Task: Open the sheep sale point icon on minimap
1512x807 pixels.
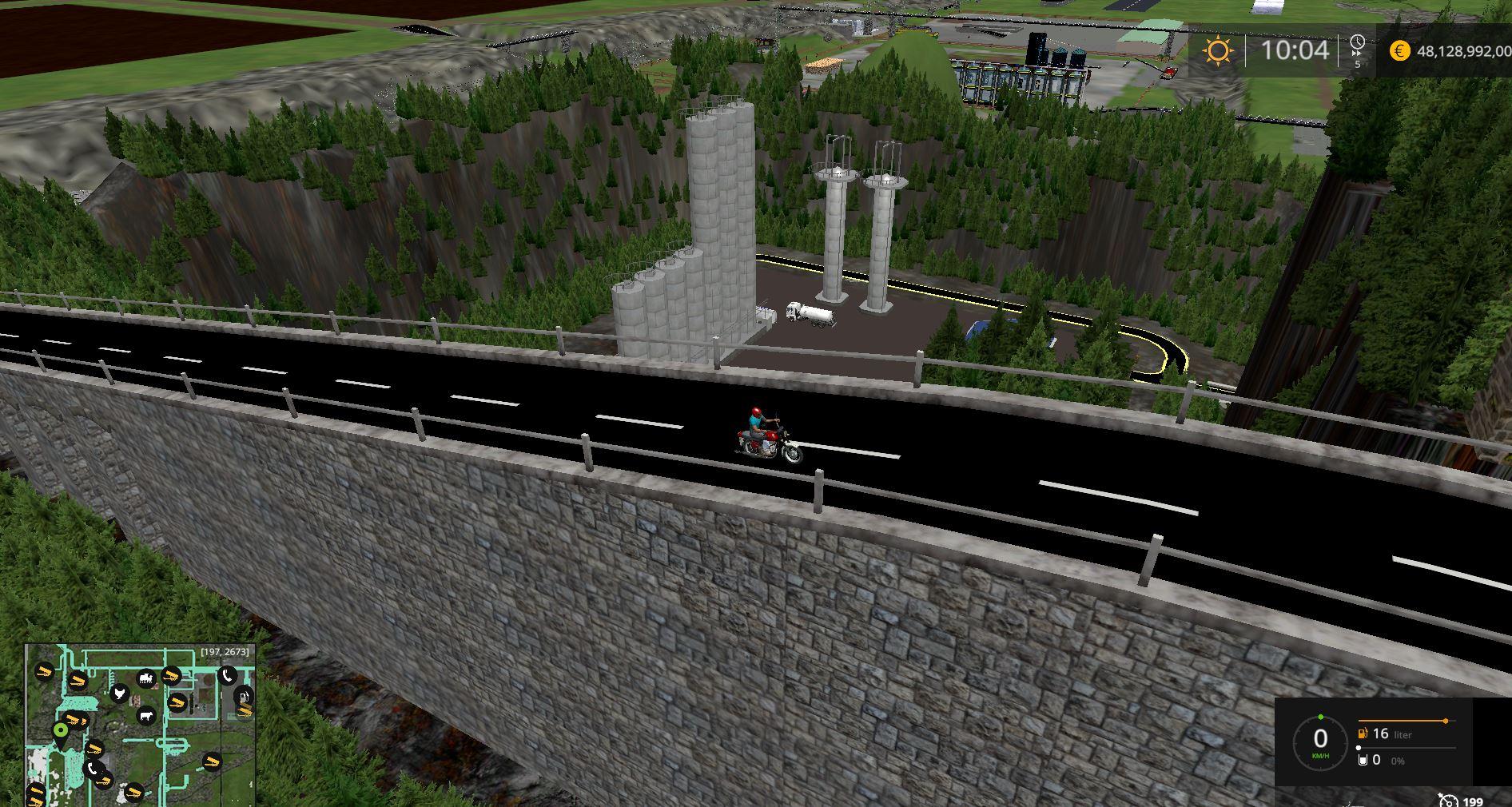Action: [146, 678]
